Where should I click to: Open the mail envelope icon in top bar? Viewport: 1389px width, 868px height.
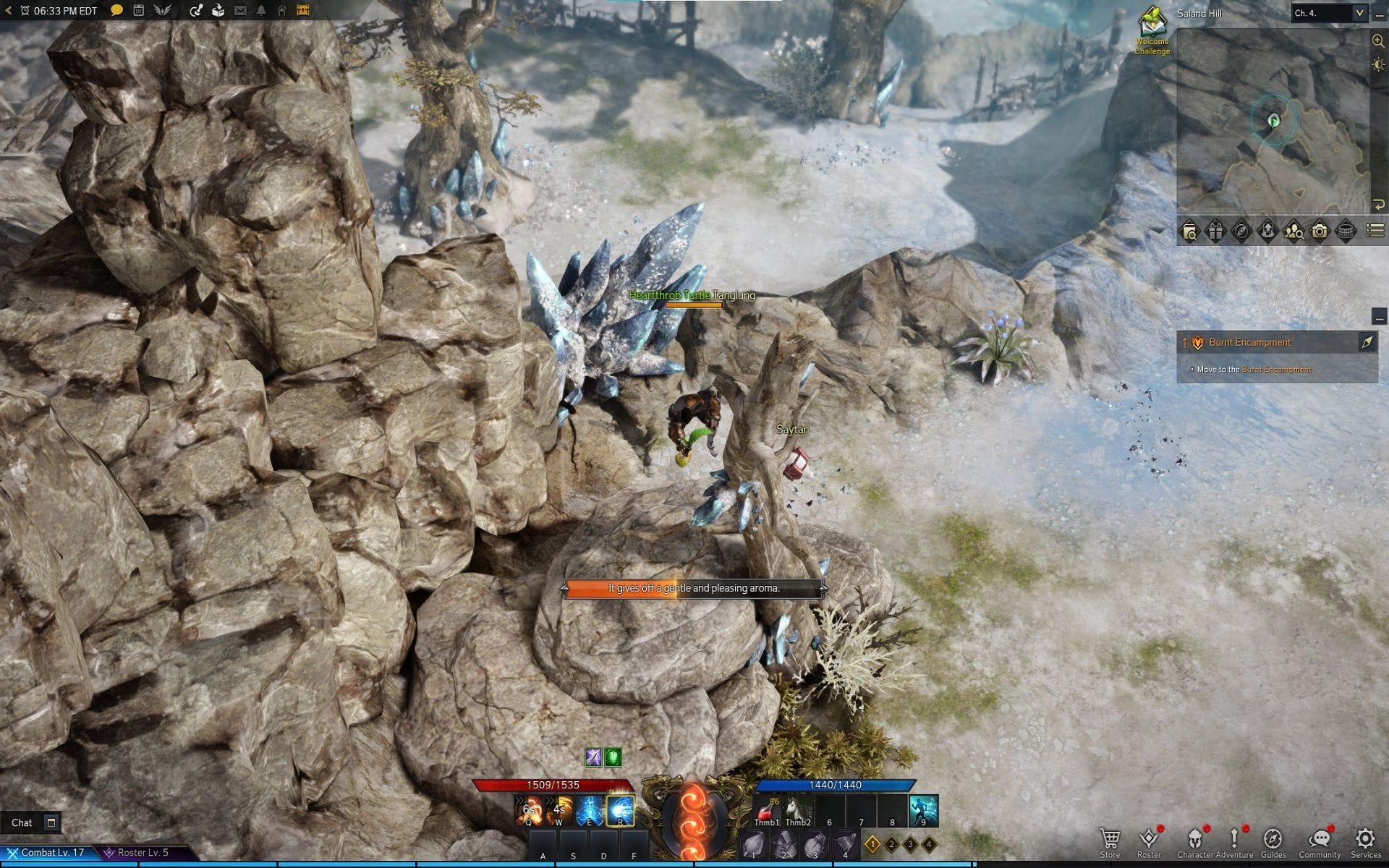[x=241, y=10]
